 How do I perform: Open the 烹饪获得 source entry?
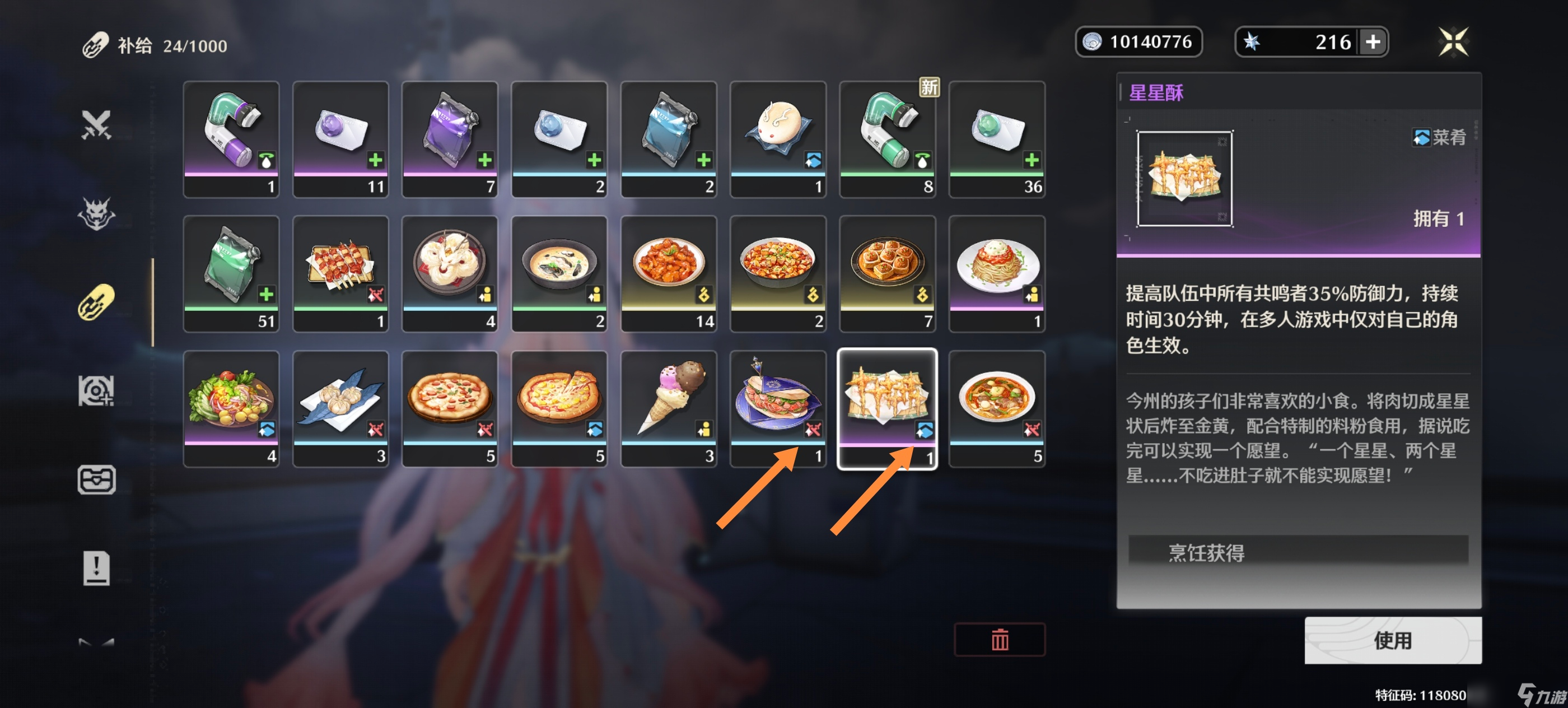[1298, 552]
